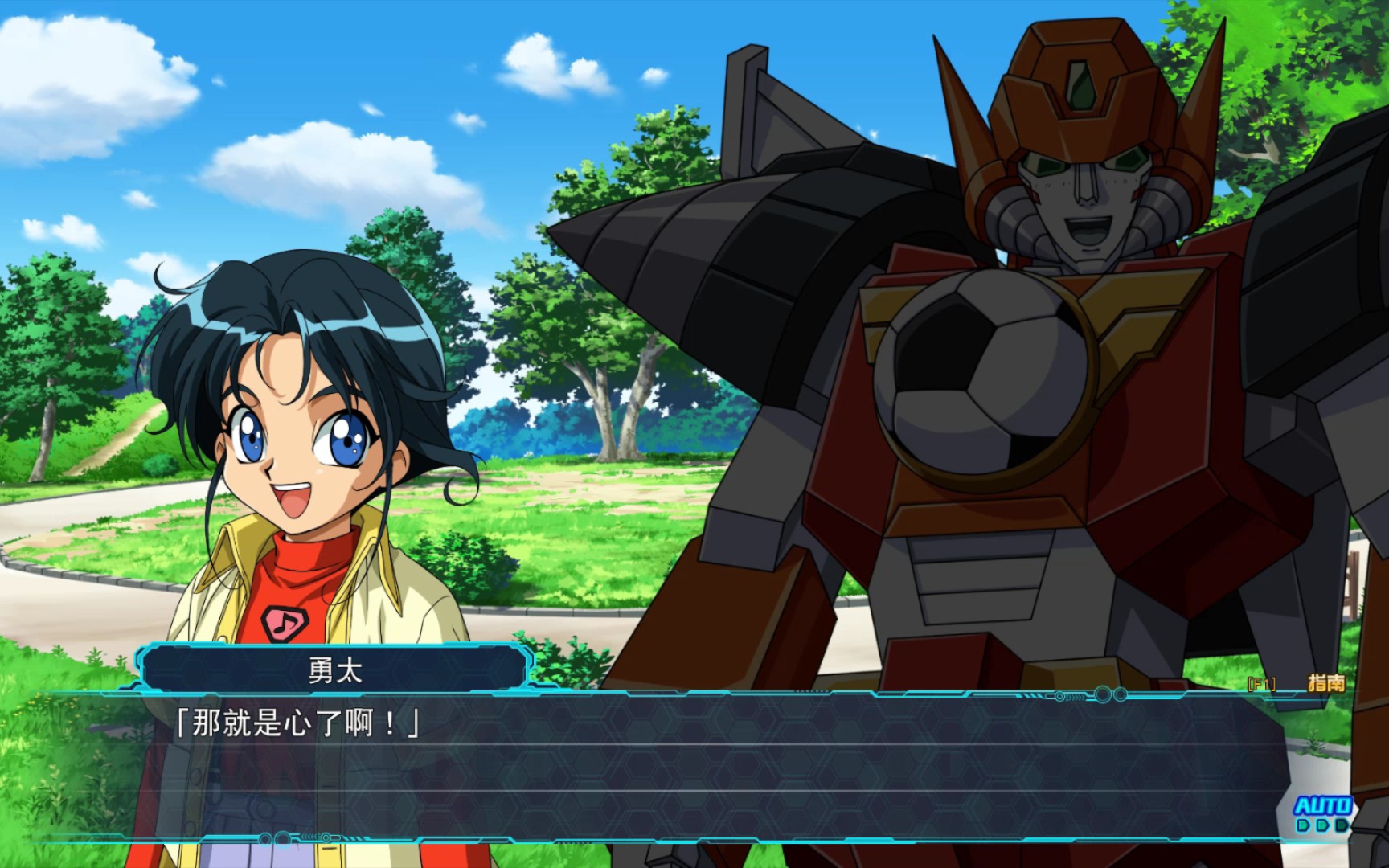
Task: Open the 指南 guide
Action: tap(1325, 683)
